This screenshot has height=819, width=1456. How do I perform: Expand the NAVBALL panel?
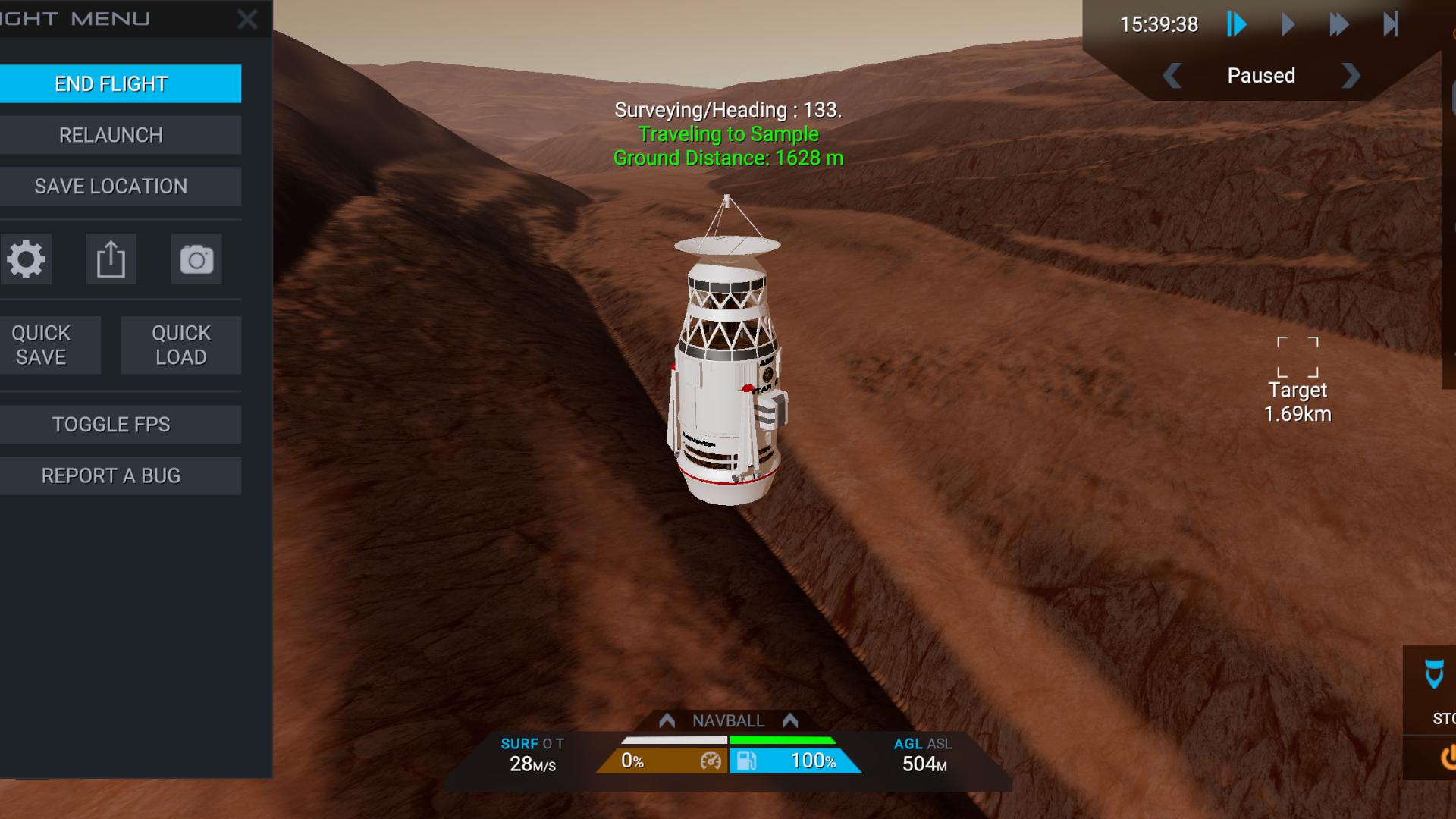click(x=728, y=720)
